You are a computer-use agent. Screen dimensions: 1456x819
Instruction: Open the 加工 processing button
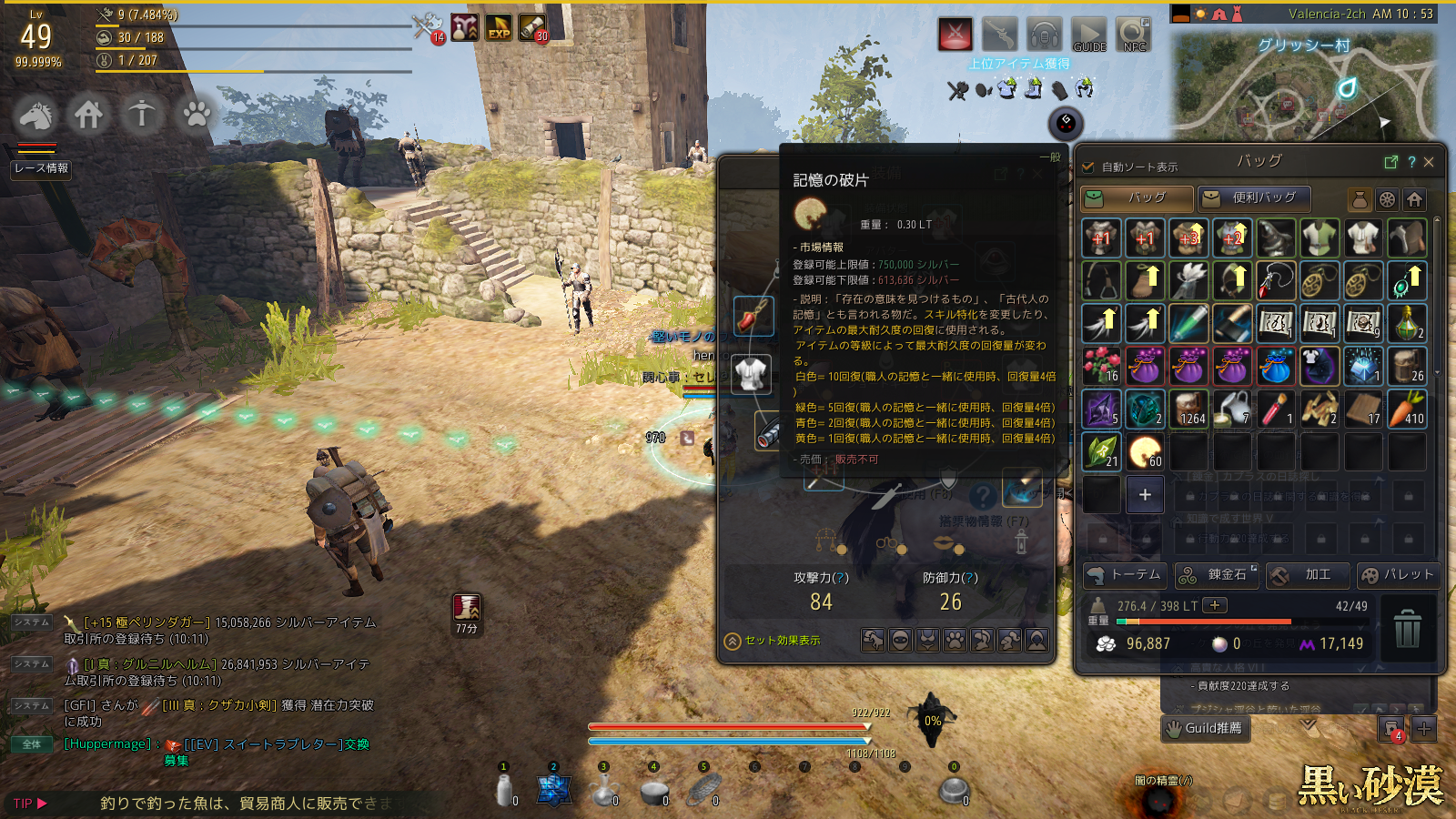click(x=1307, y=575)
